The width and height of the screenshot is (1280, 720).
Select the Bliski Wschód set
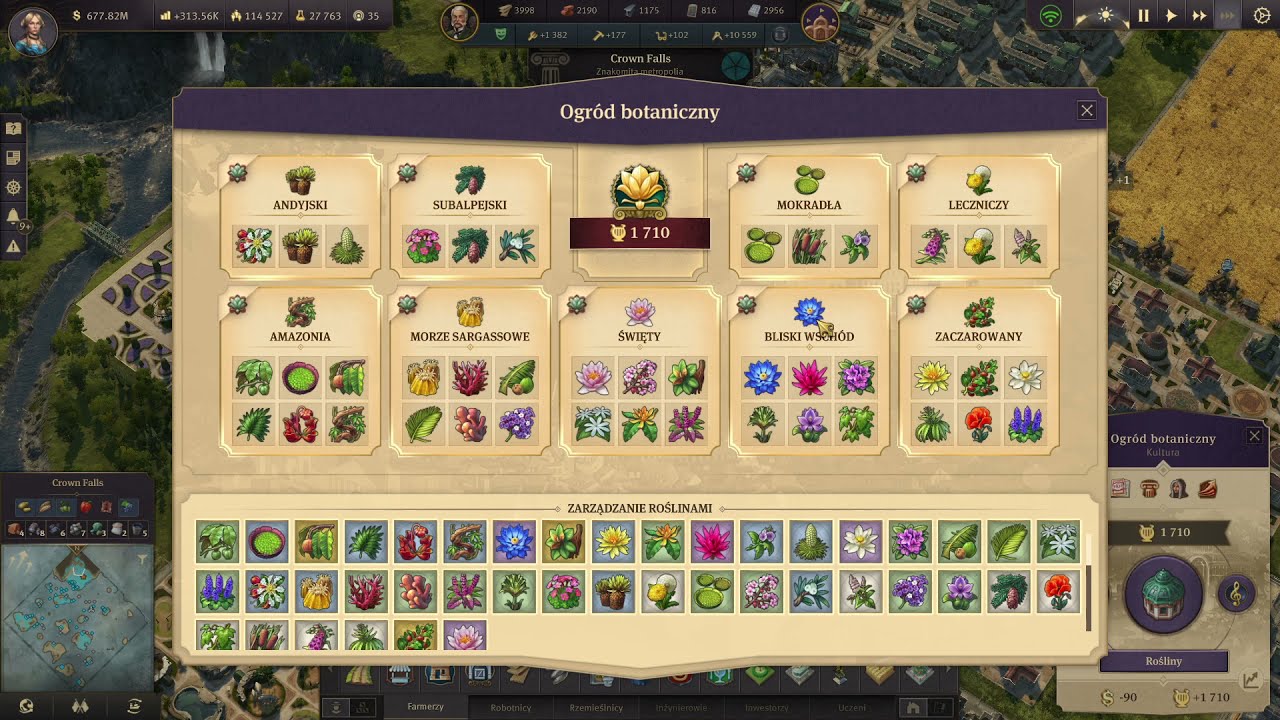(809, 336)
